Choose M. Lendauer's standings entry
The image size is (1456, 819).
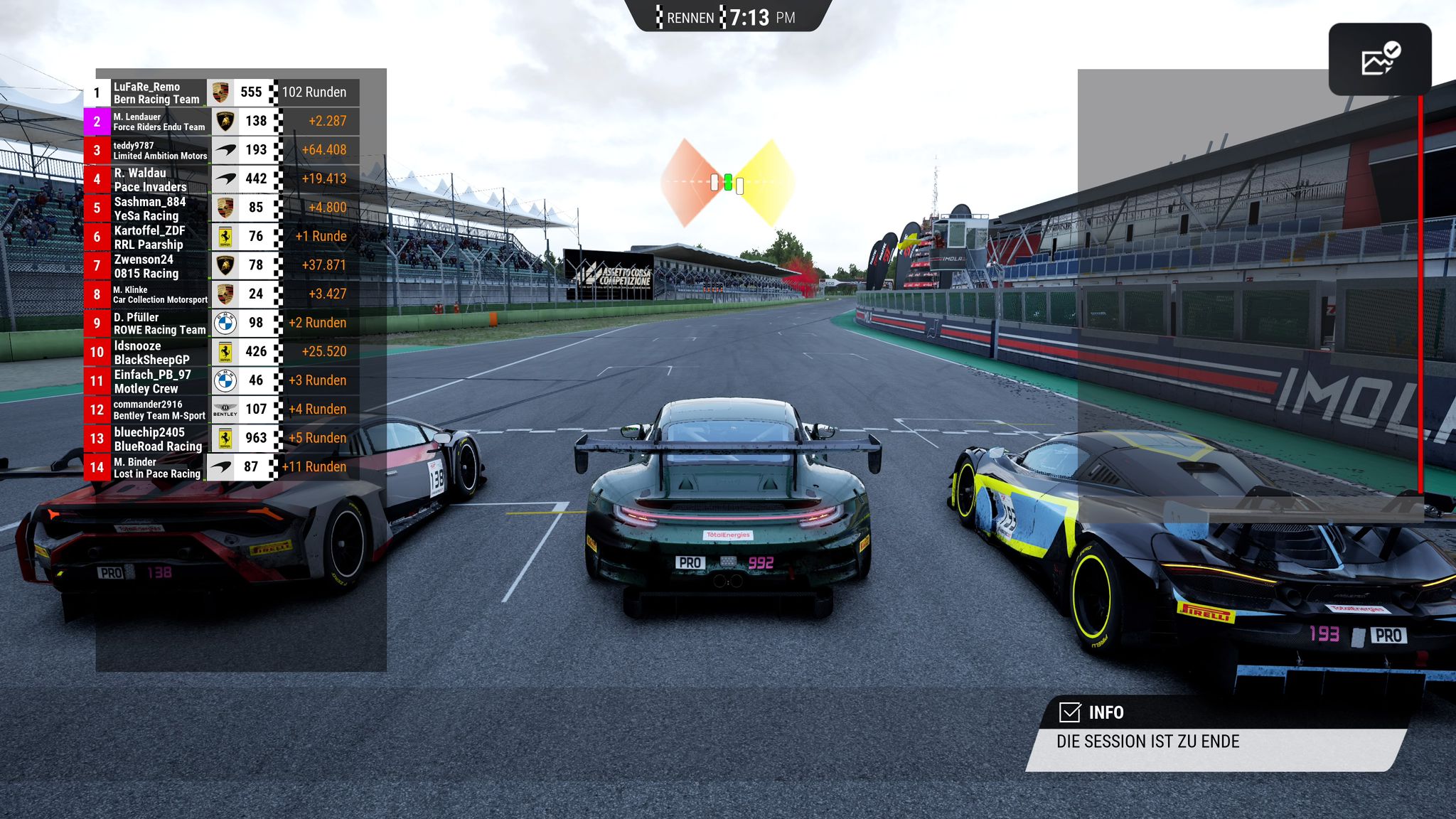click(159, 122)
